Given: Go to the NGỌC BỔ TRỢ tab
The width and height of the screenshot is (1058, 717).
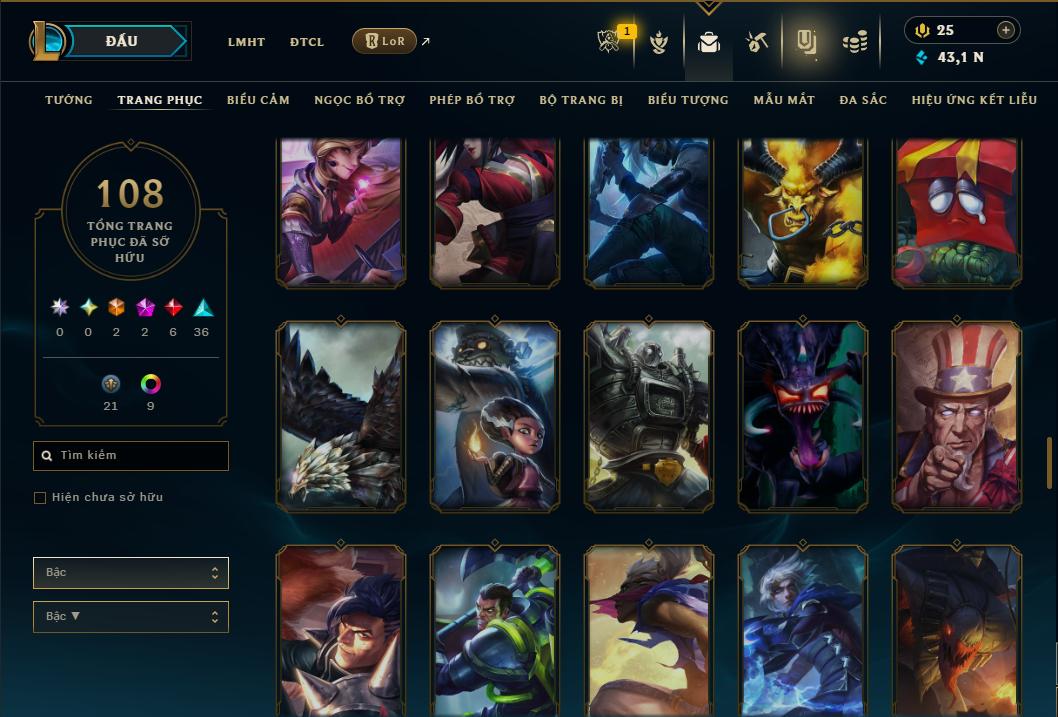Looking at the screenshot, I should tap(359, 100).
